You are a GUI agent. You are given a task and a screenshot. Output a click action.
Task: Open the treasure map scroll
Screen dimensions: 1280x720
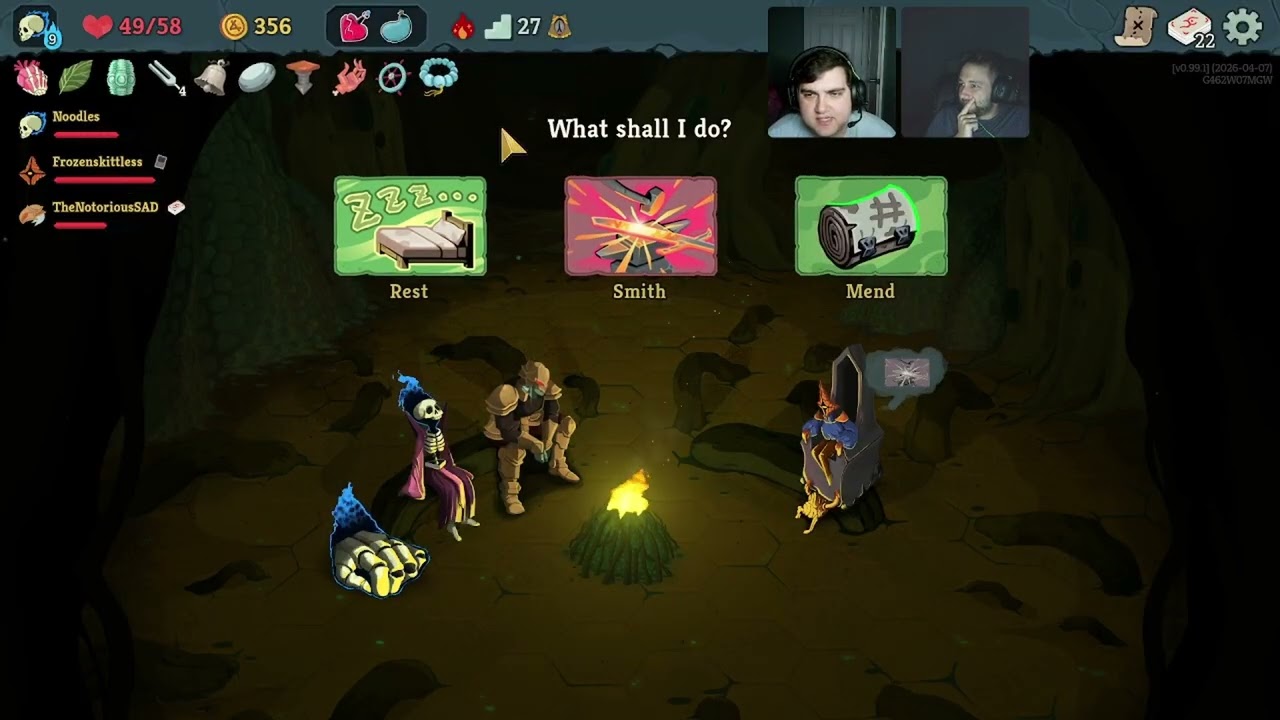[x=1137, y=27]
